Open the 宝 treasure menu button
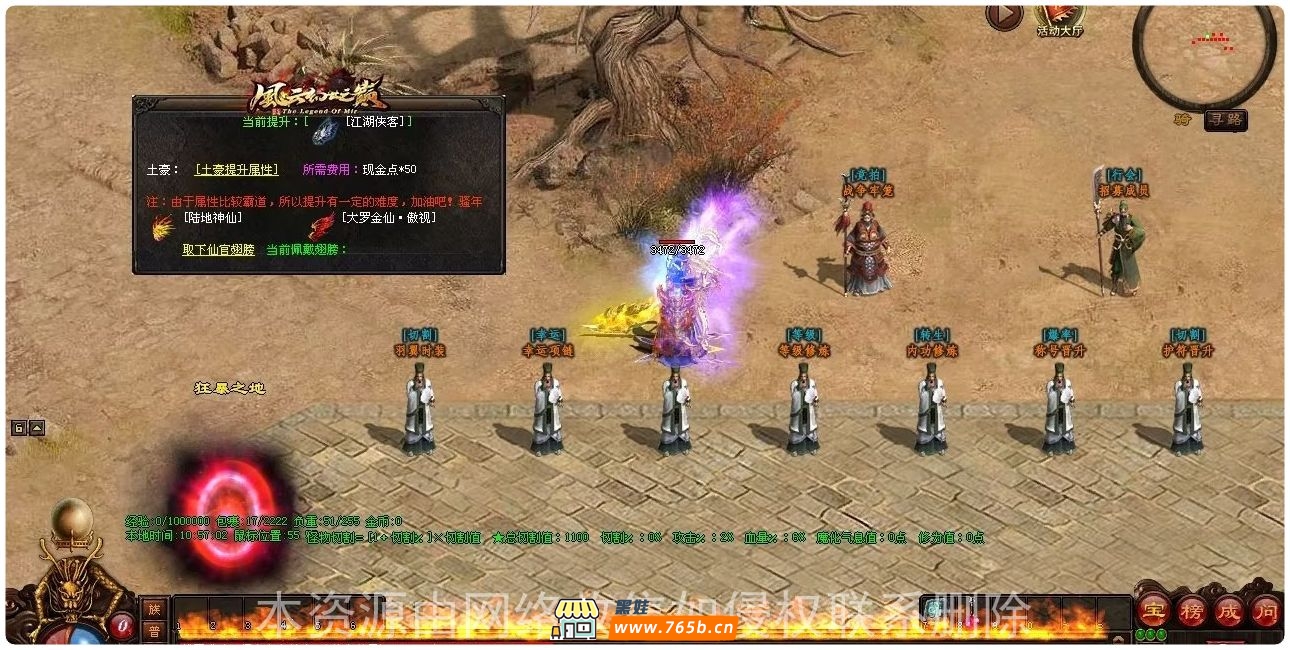The width and height of the screenshot is (1290, 650). [x=1155, y=609]
